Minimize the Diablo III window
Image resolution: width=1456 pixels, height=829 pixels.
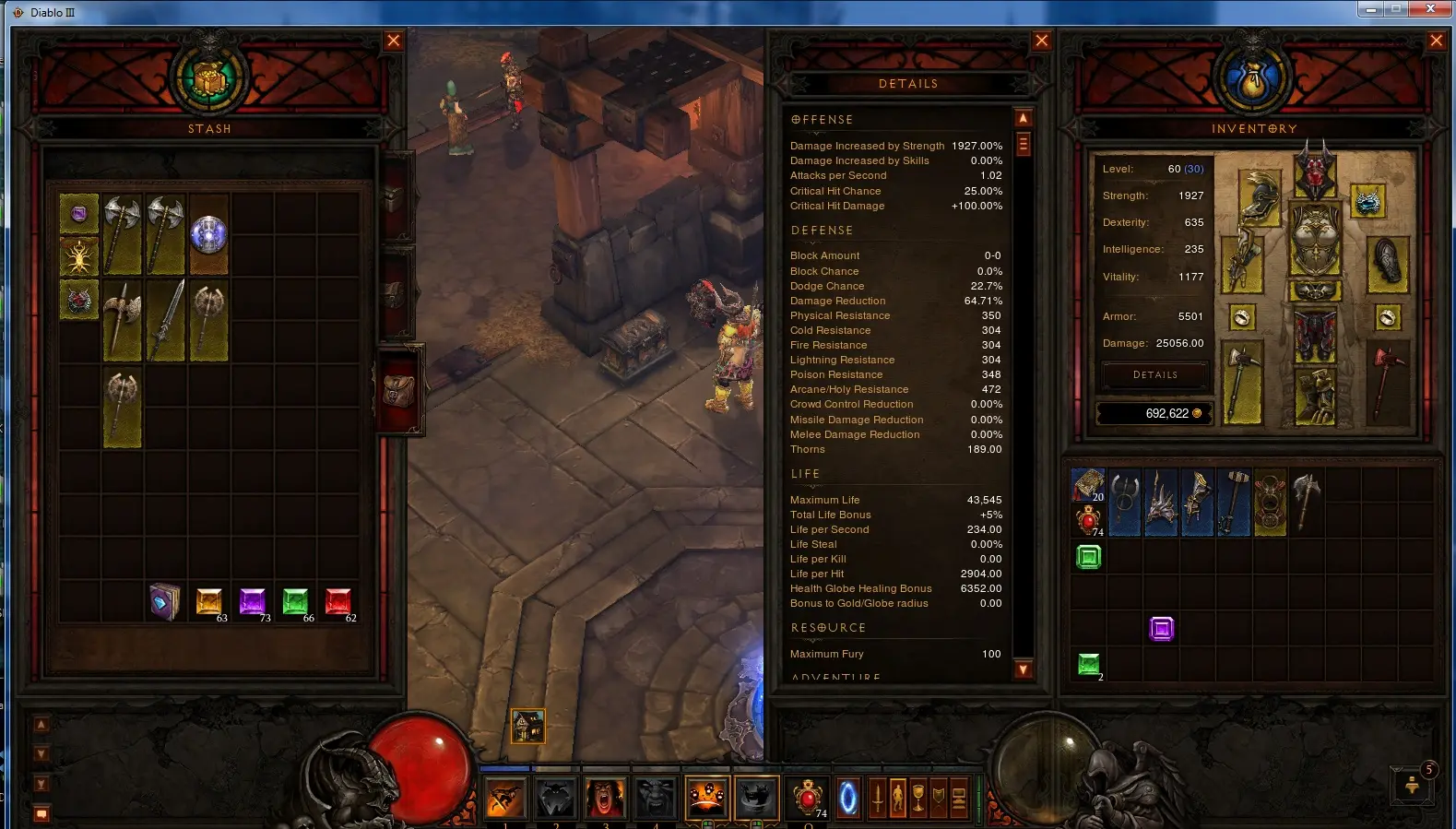1371,9
